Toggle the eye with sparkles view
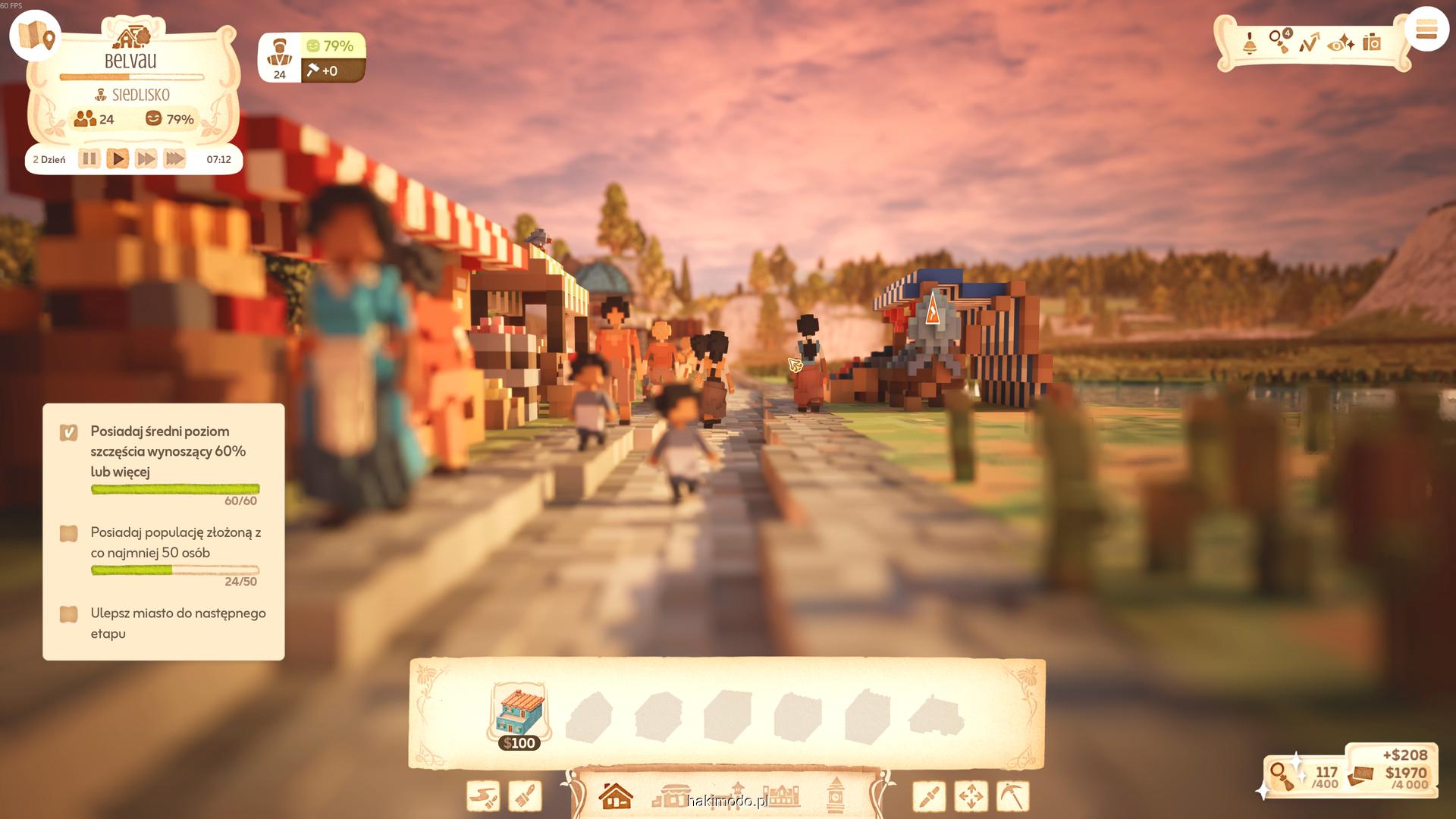The width and height of the screenshot is (1456, 819). coord(1341,43)
